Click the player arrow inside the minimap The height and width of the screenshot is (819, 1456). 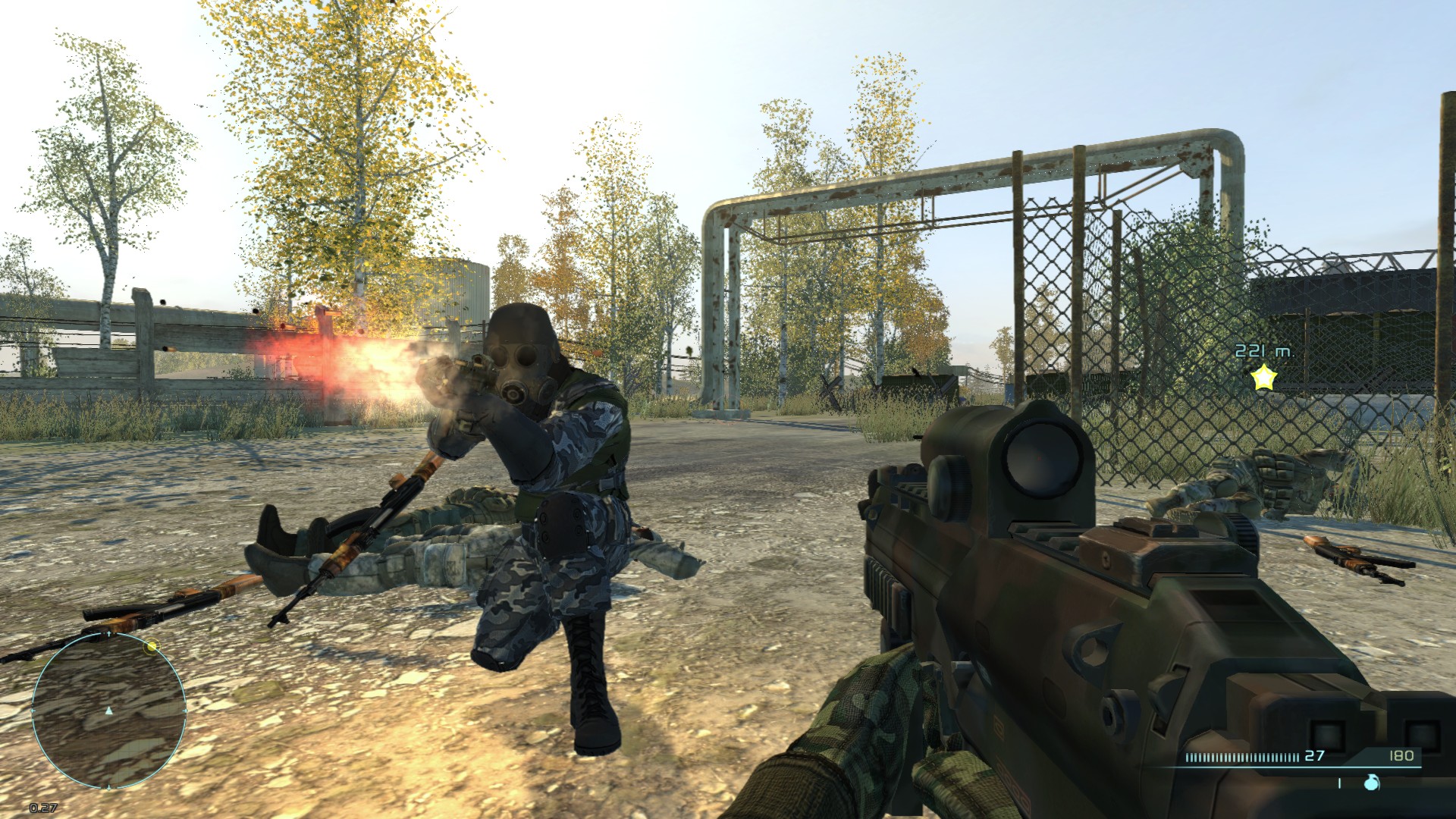(x=108, y=711)
